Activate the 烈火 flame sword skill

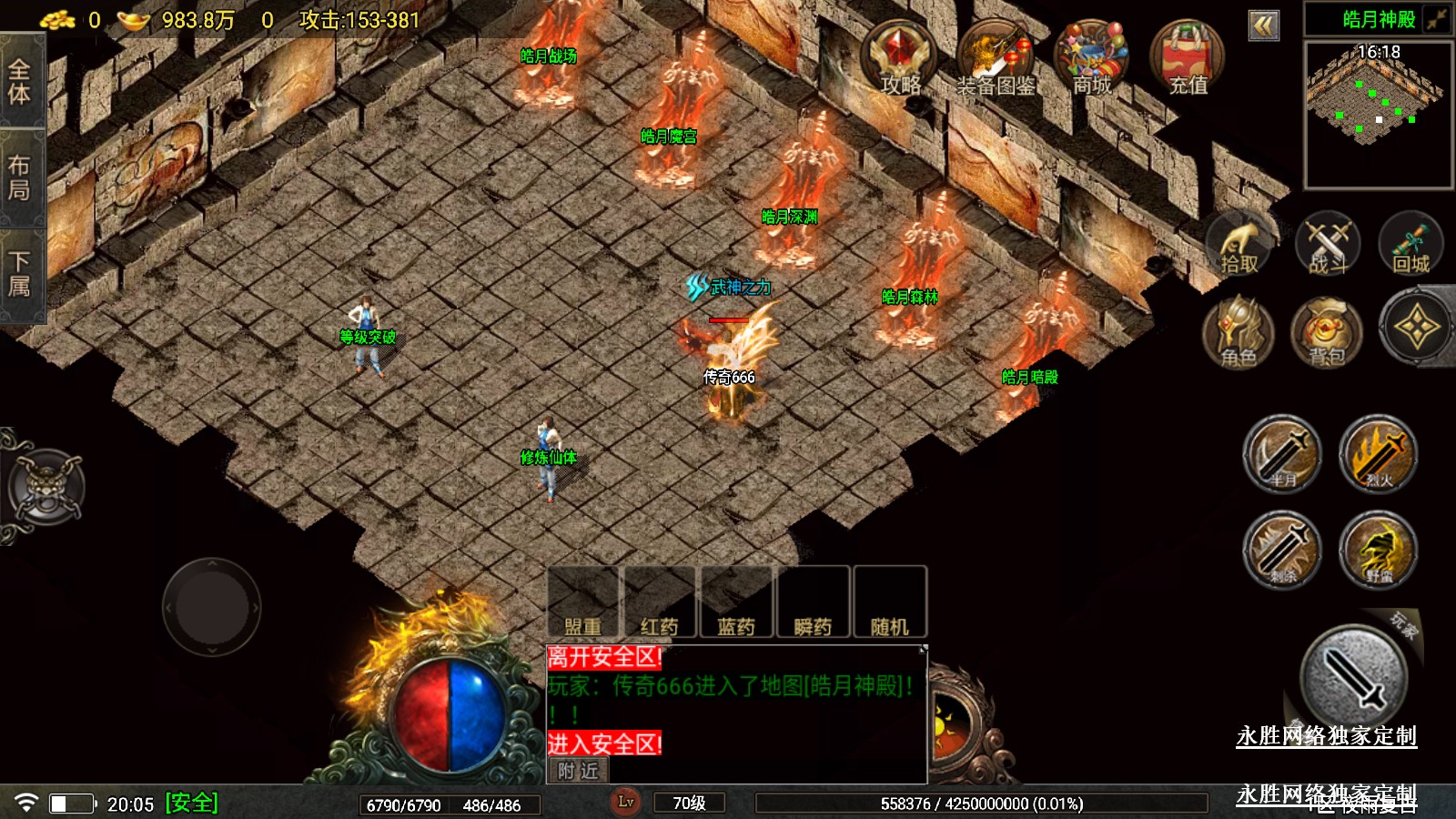(x=1379, y=454)
